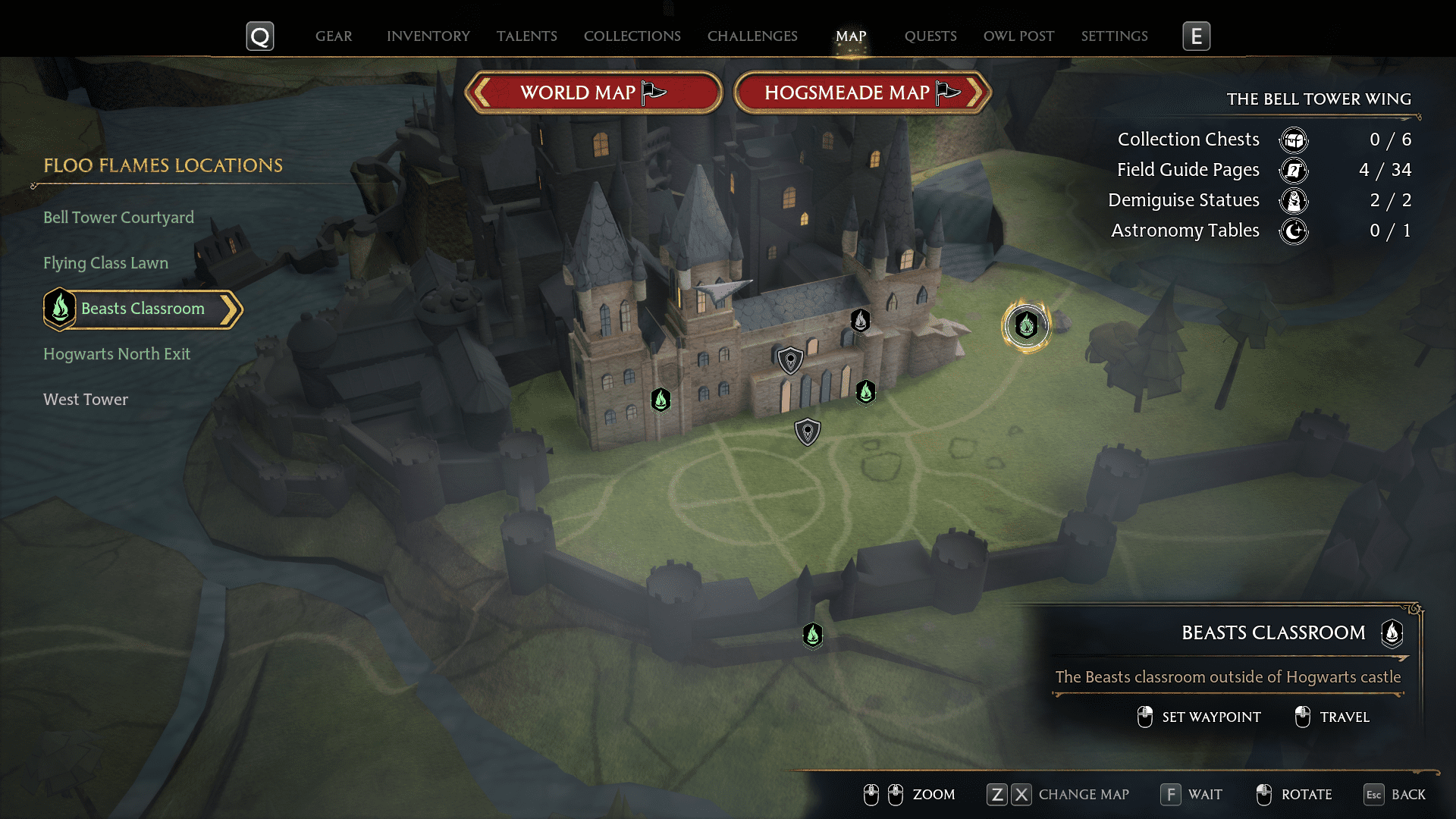The image size is (1456, 819).
Task: Switch to the QUESTS tab
Action: tap(930, 36)
